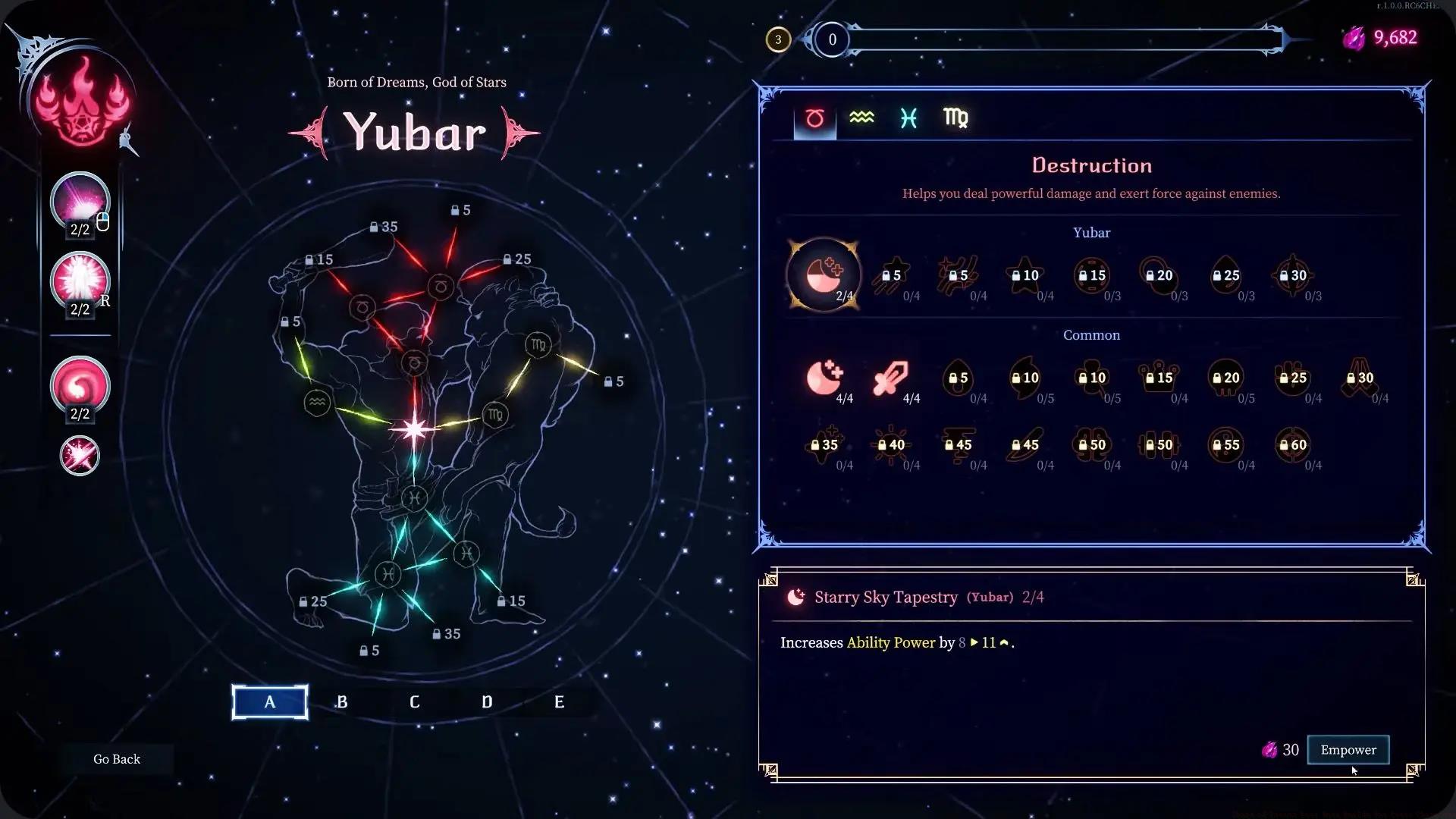Choose loadout preset C

click(x=414, y=702)
